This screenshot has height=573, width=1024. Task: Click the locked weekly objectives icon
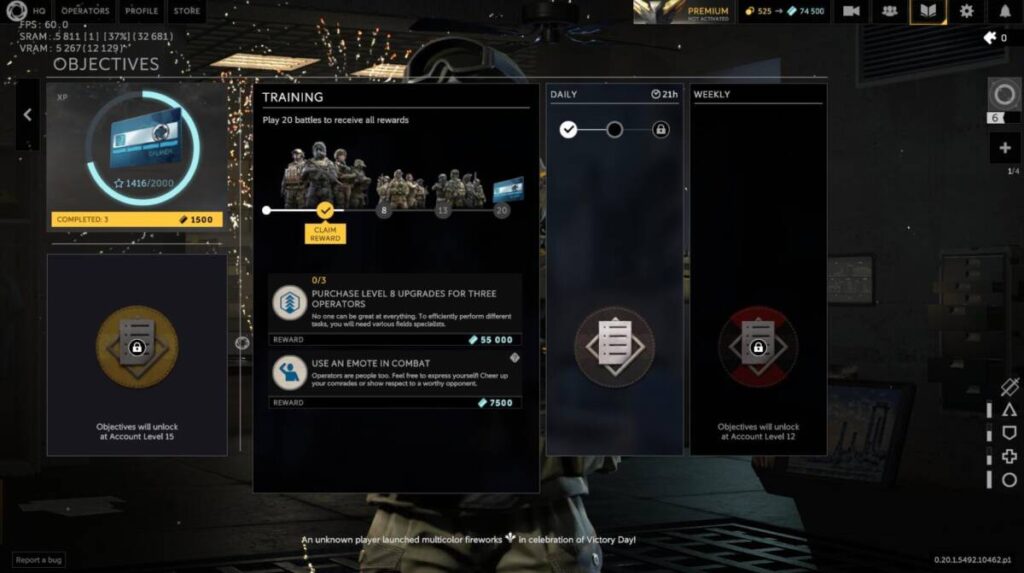(x=758, y=347)
